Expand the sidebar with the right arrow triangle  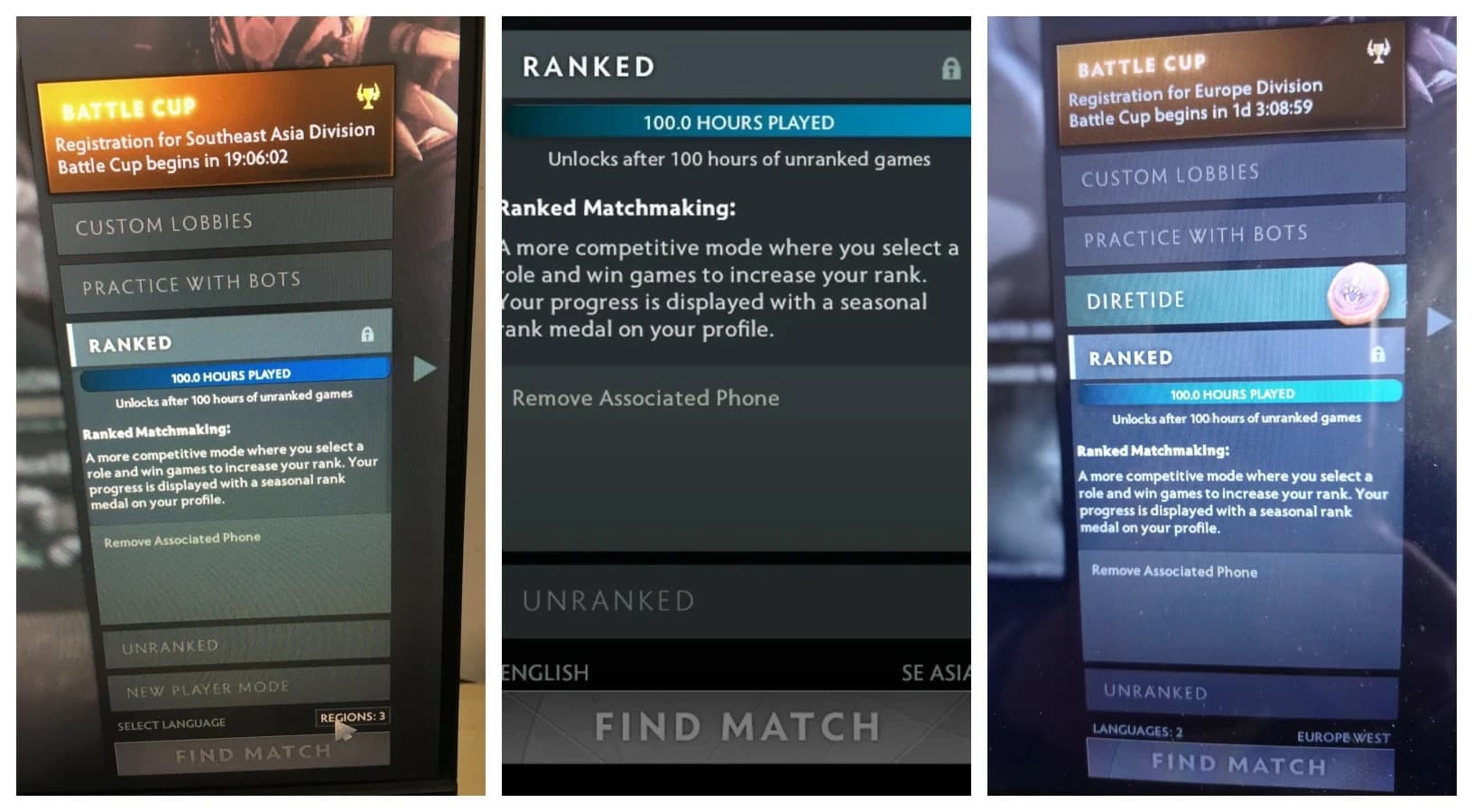tap(423, 368)
